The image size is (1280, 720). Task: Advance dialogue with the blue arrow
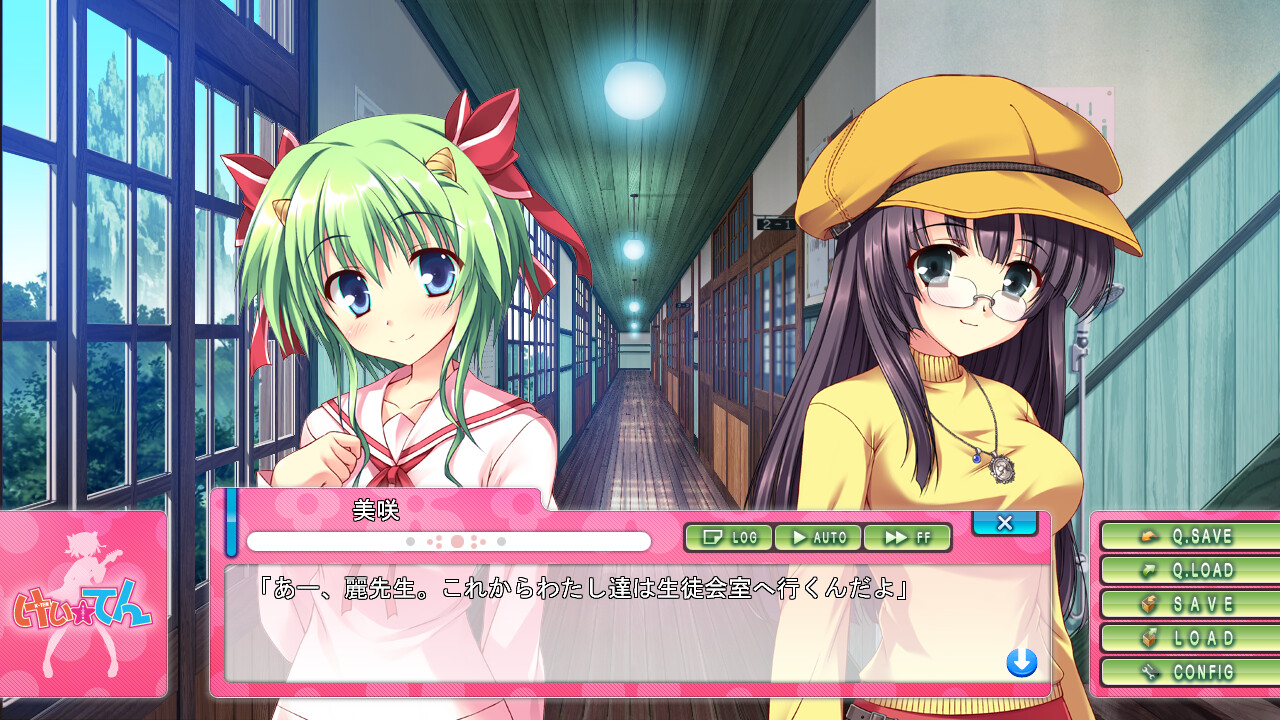tap(1021, 662)
